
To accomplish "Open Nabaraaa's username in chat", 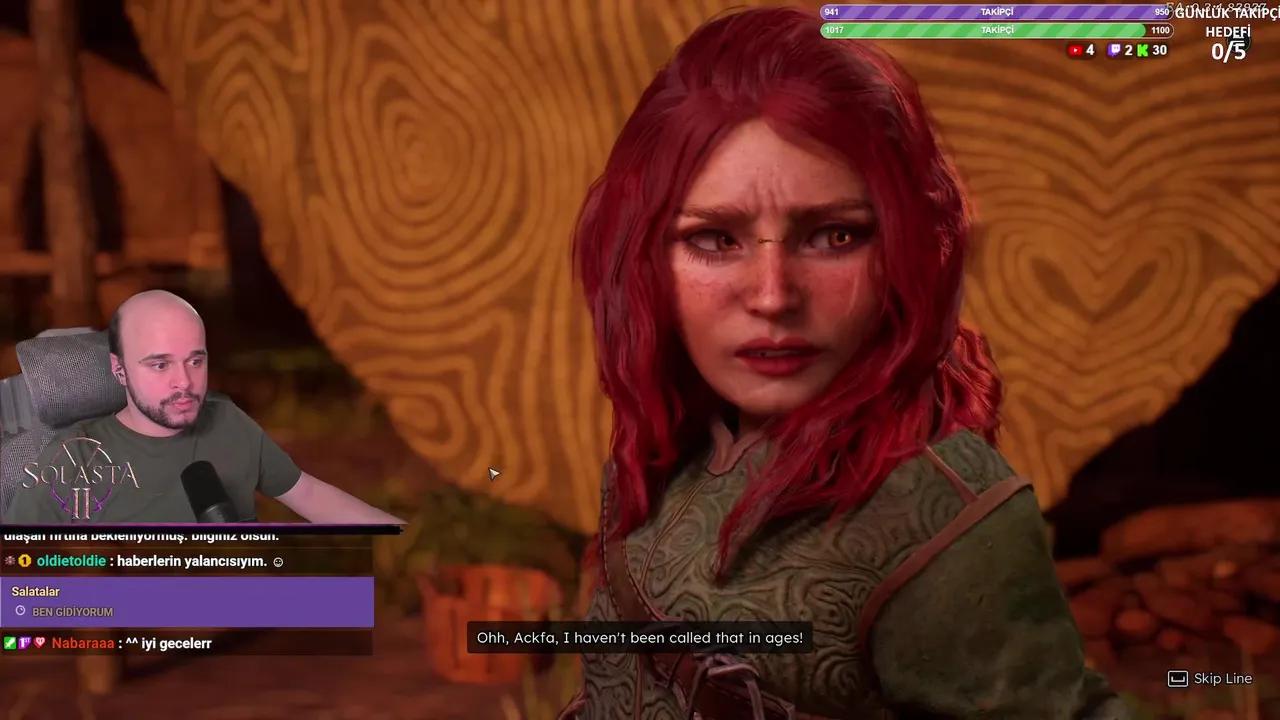I will (82, 643).
